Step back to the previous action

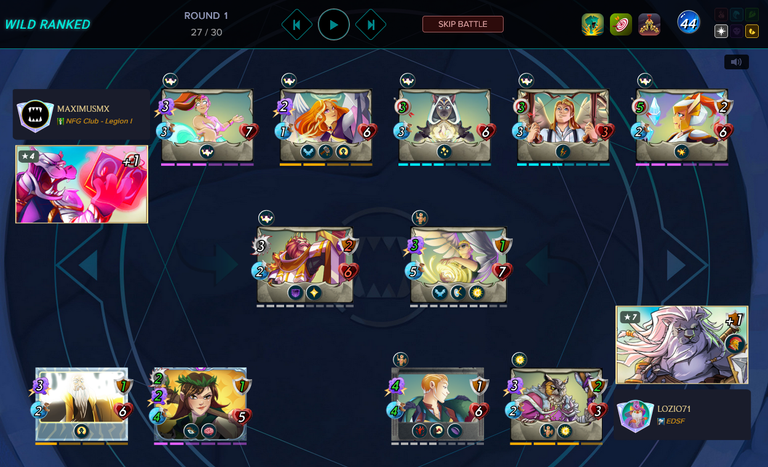297,24
